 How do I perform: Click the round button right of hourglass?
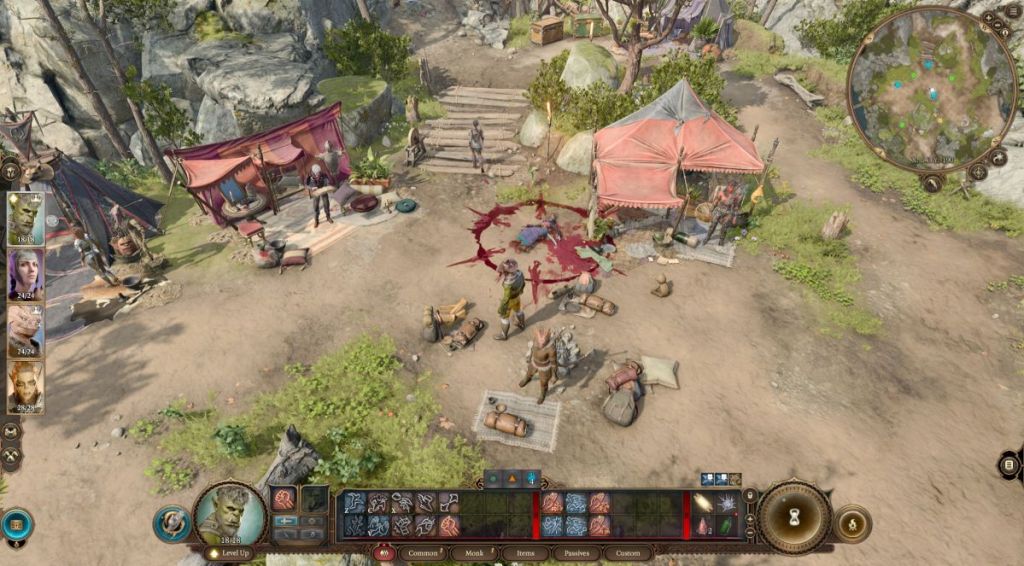(853, 523)
